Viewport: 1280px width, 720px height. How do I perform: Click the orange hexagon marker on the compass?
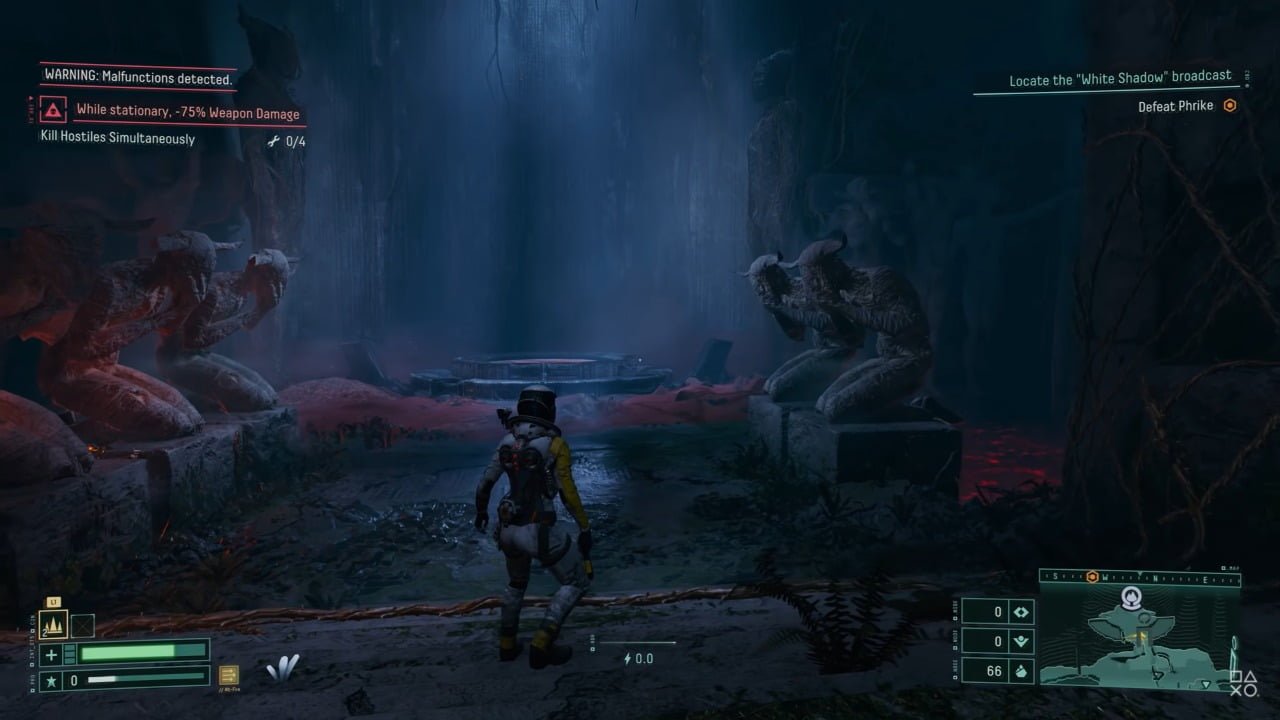point(1092,577)
